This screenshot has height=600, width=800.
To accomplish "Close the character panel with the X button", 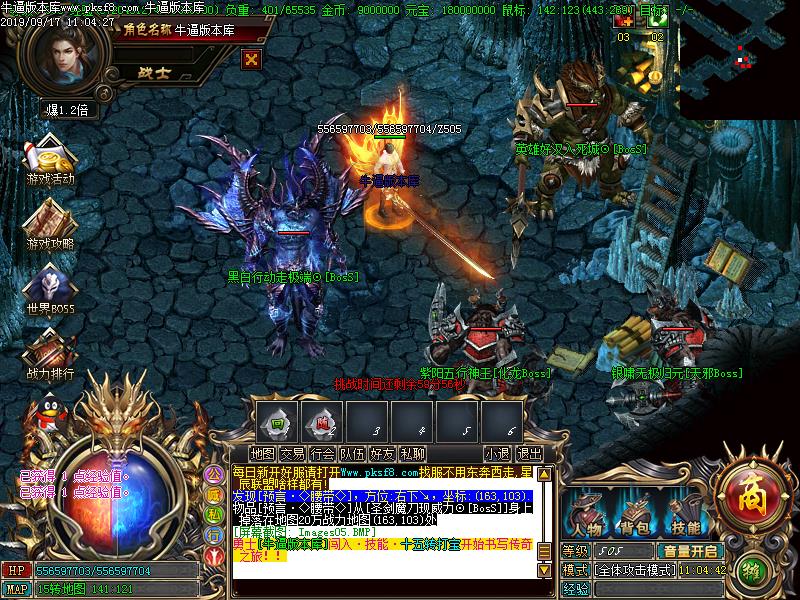I will click(252, 58).
